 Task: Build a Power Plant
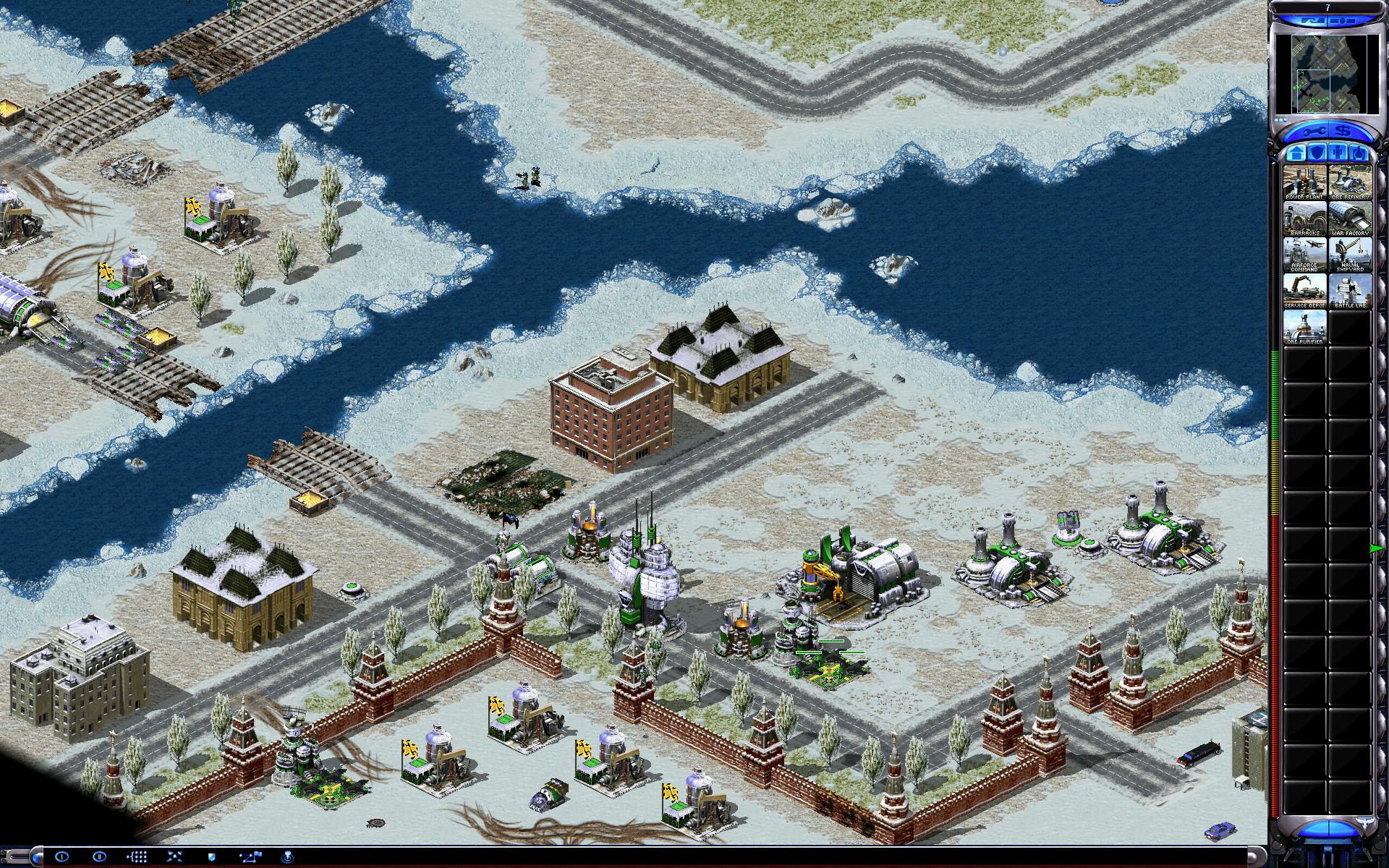[1304, 182]
